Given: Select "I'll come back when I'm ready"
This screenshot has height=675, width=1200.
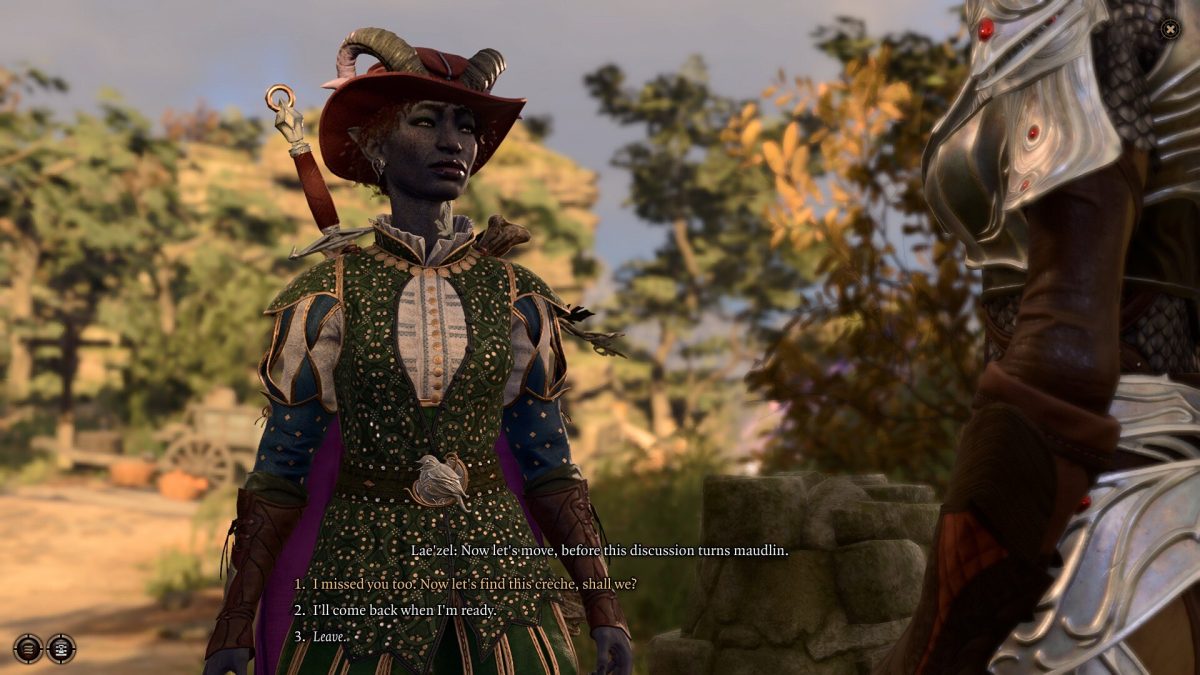Looking at the screenshot, I should tap(404, 610).
